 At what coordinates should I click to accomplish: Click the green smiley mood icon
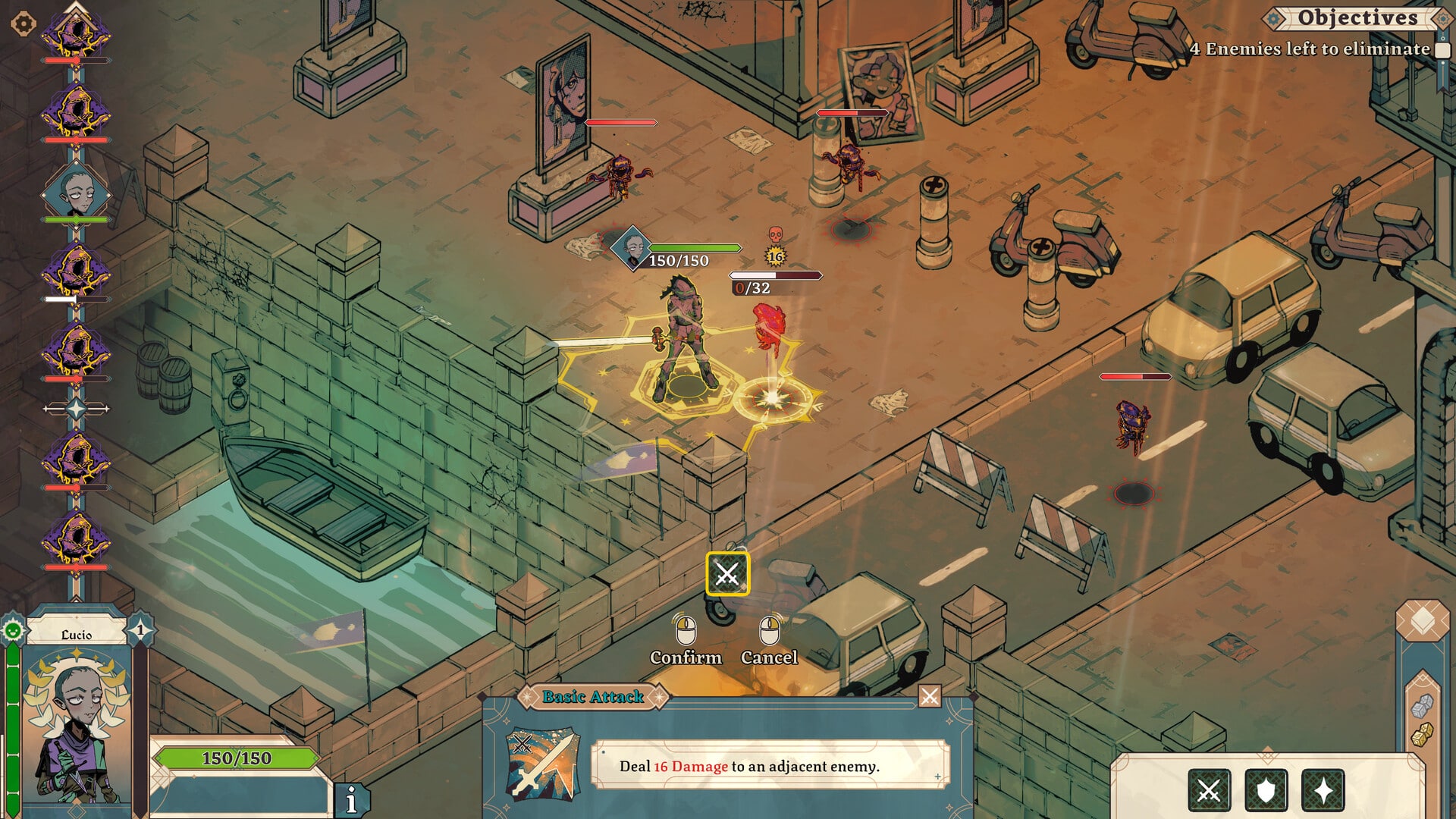pyautogui.click(x=13, y=630)
